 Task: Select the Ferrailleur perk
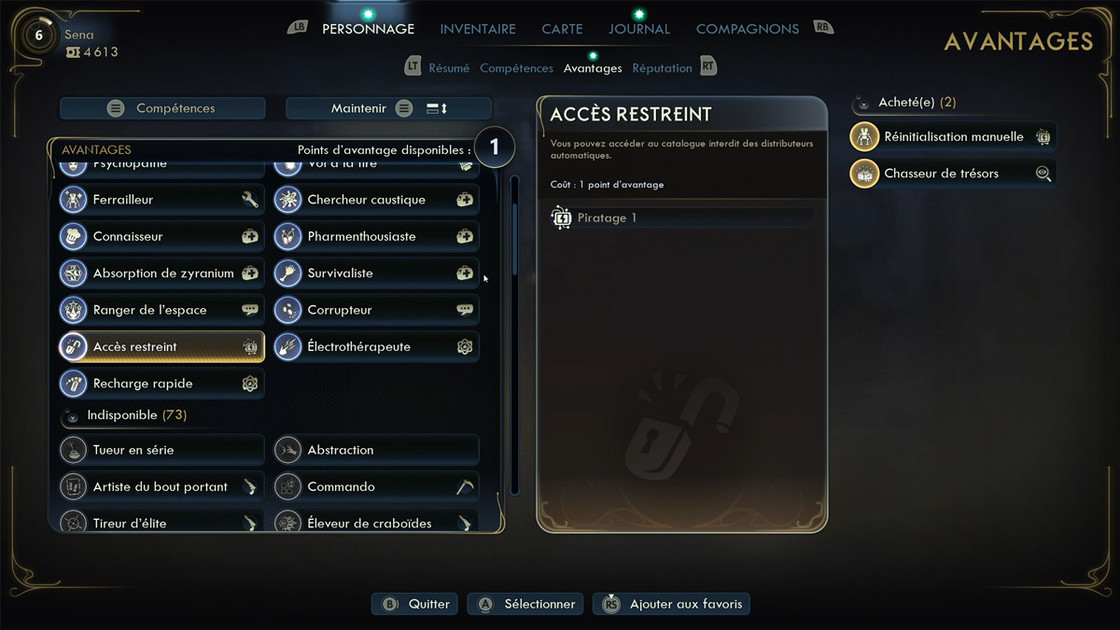[x=161, y=200]
